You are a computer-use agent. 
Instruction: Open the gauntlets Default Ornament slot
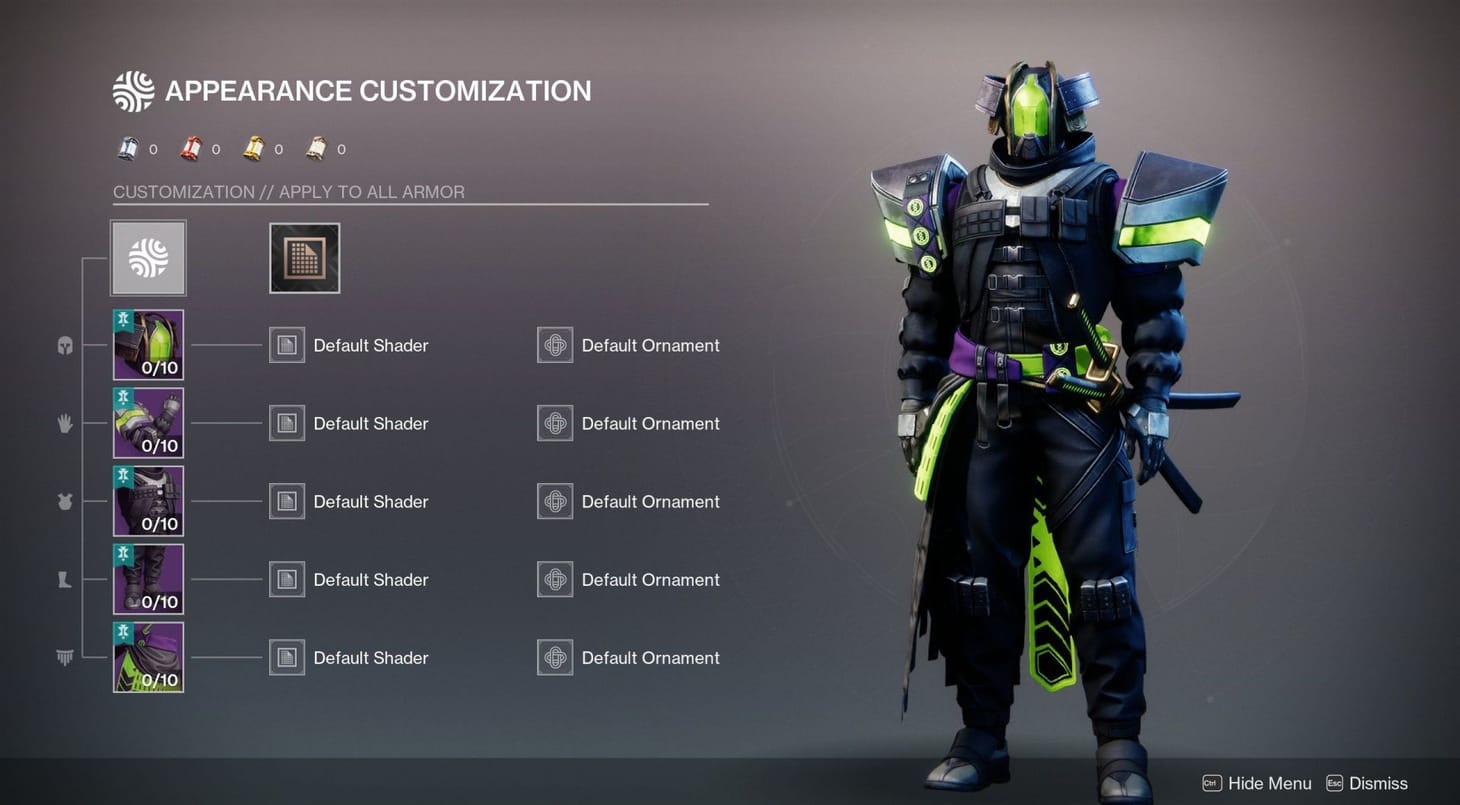[x=555, y=423]
